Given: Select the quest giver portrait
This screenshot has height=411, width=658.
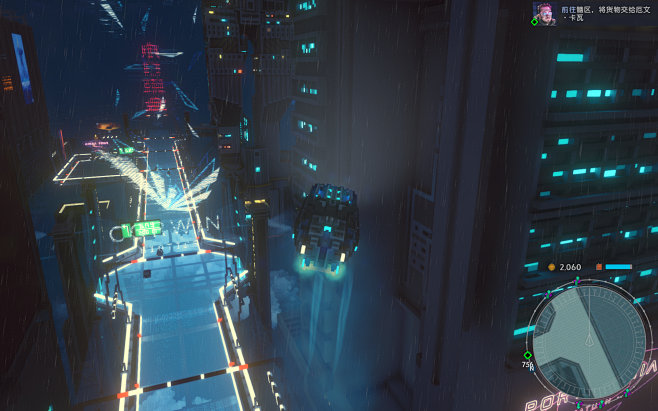Looking at the screenshot, I should (540, 11).
